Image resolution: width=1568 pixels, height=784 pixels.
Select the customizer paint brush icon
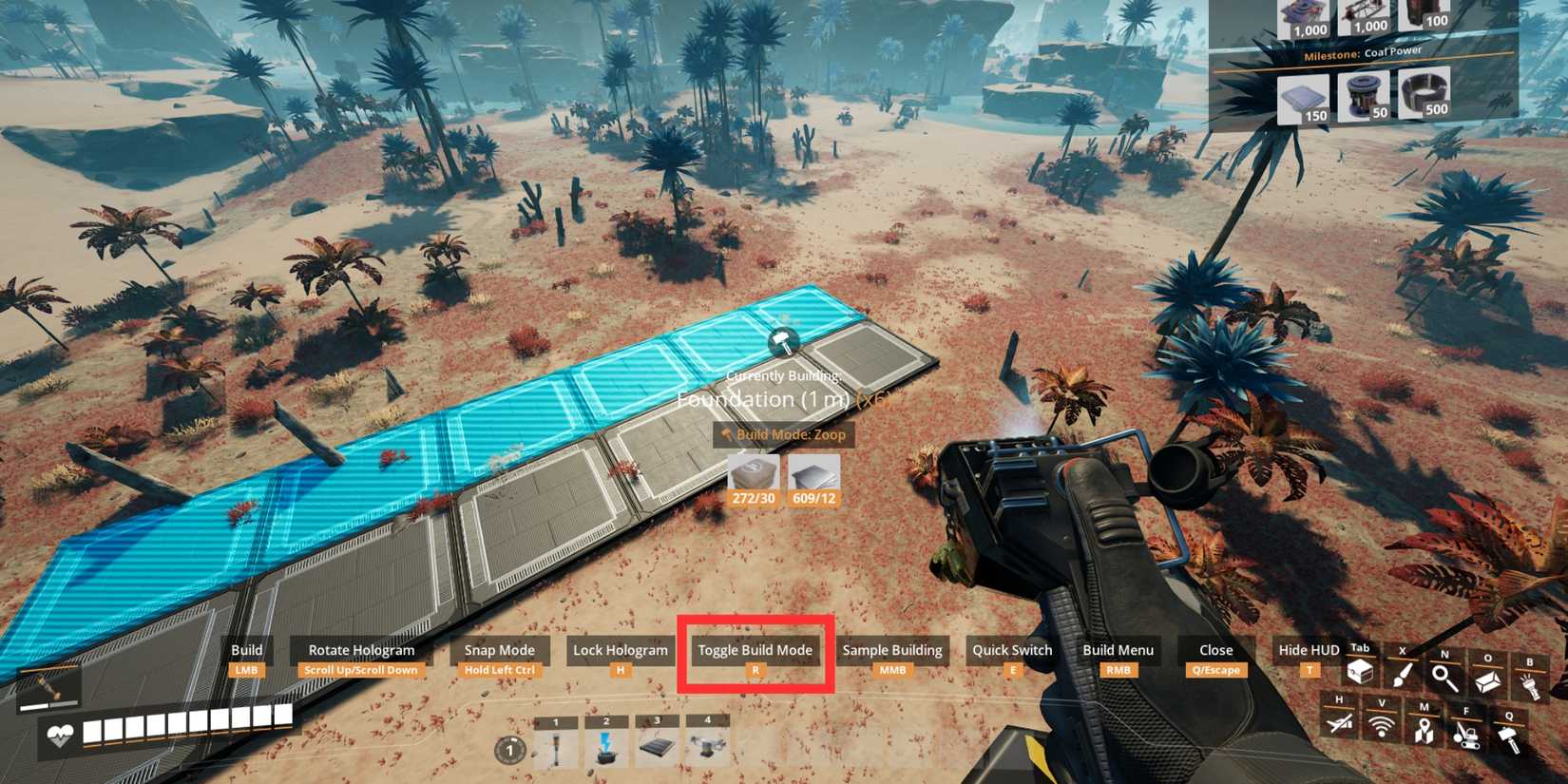[1404, 677]
